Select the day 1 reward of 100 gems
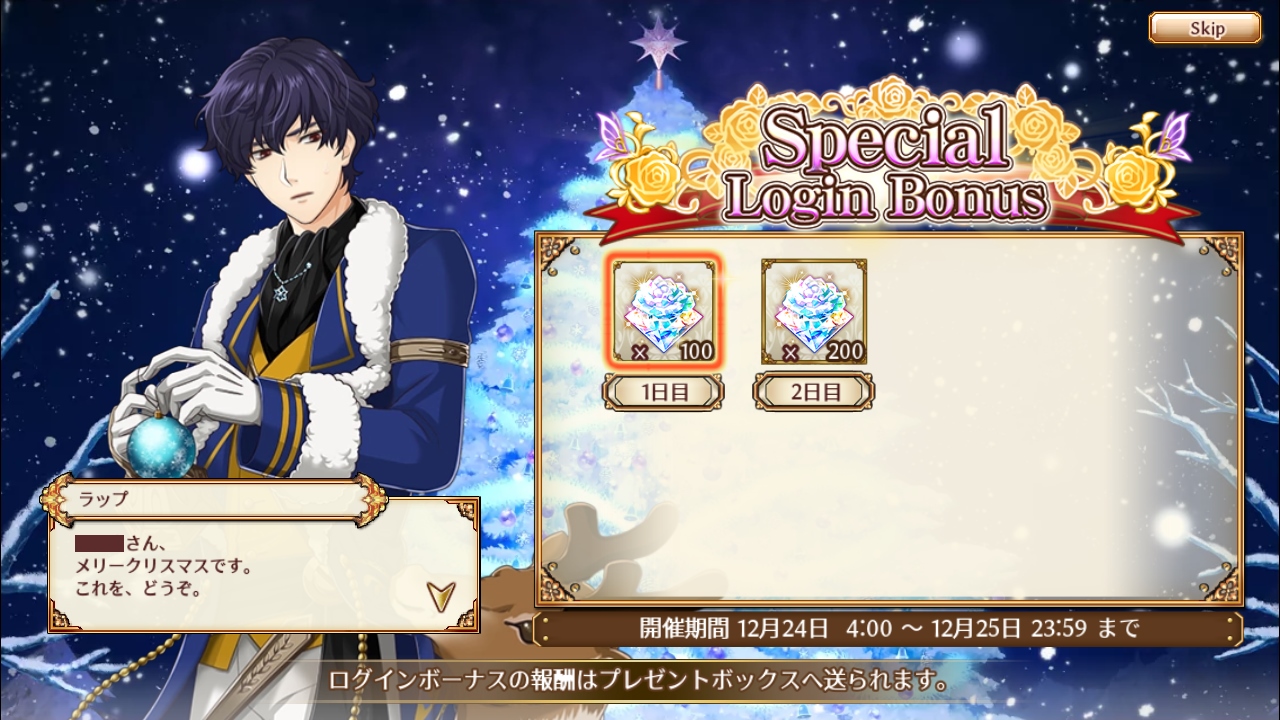Screen dimensions: 1280x720 point(664,311)
